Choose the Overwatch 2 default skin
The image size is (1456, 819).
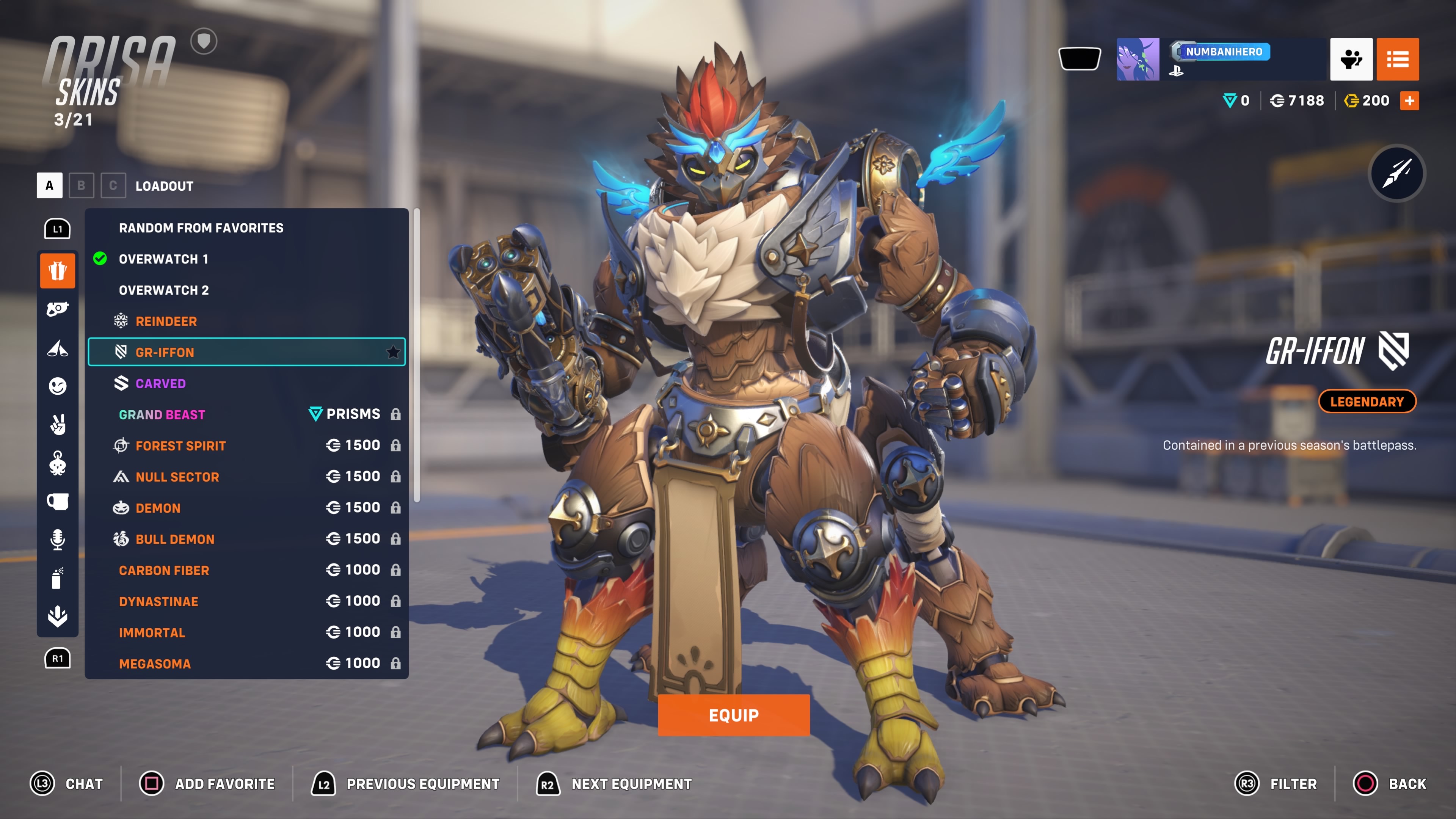pyautogui.click(x=163, y=290)
